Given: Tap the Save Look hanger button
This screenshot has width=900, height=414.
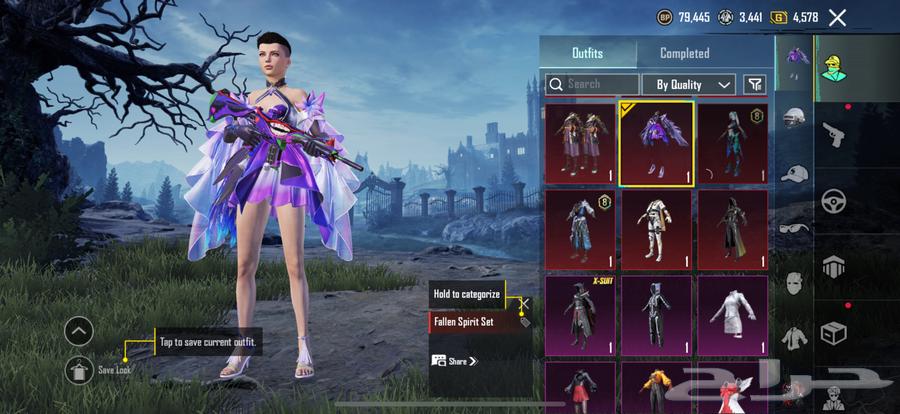Looking at the screenshot, I should [79, 369].
